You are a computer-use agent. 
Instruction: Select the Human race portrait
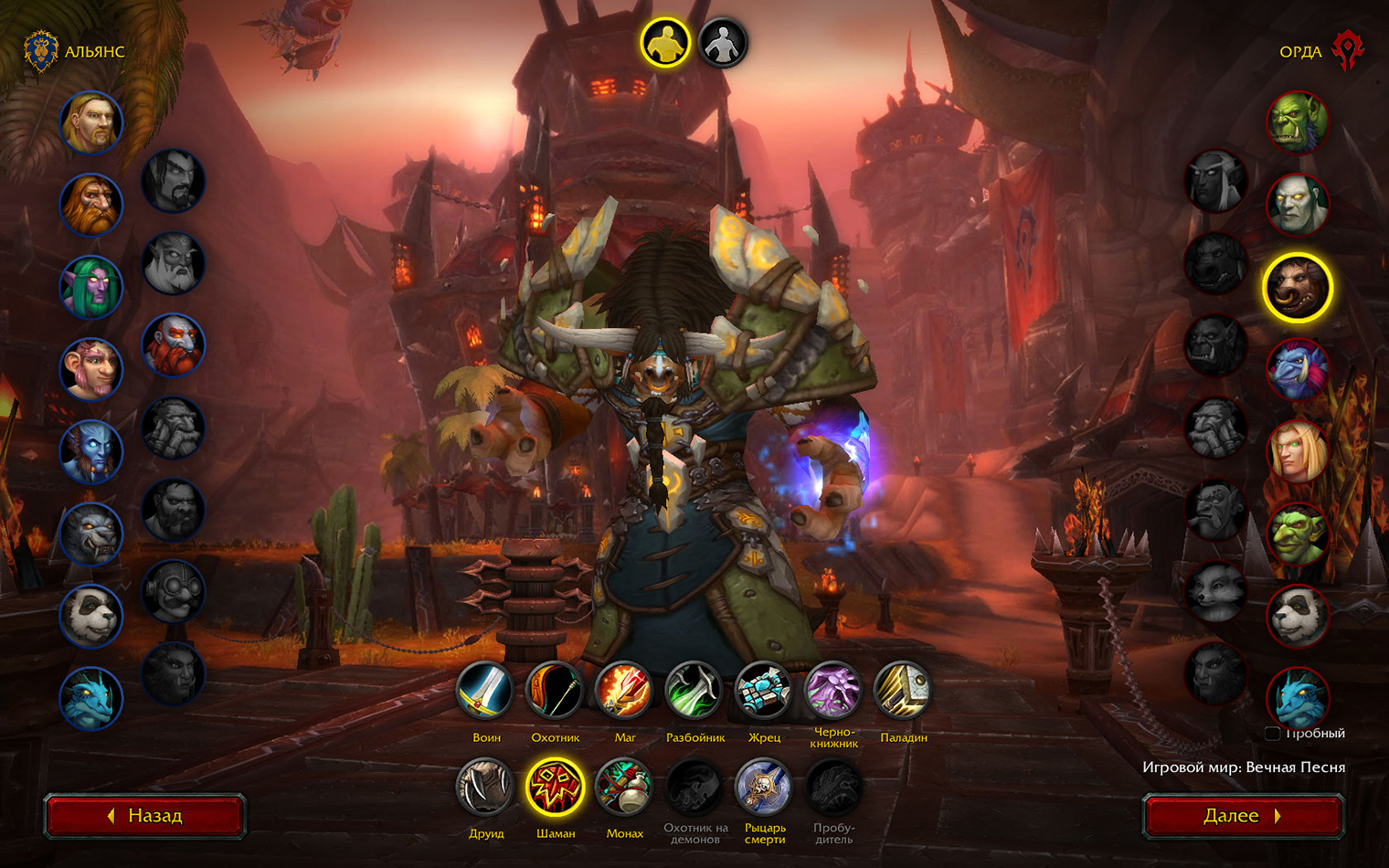click(x=91, y=122)
